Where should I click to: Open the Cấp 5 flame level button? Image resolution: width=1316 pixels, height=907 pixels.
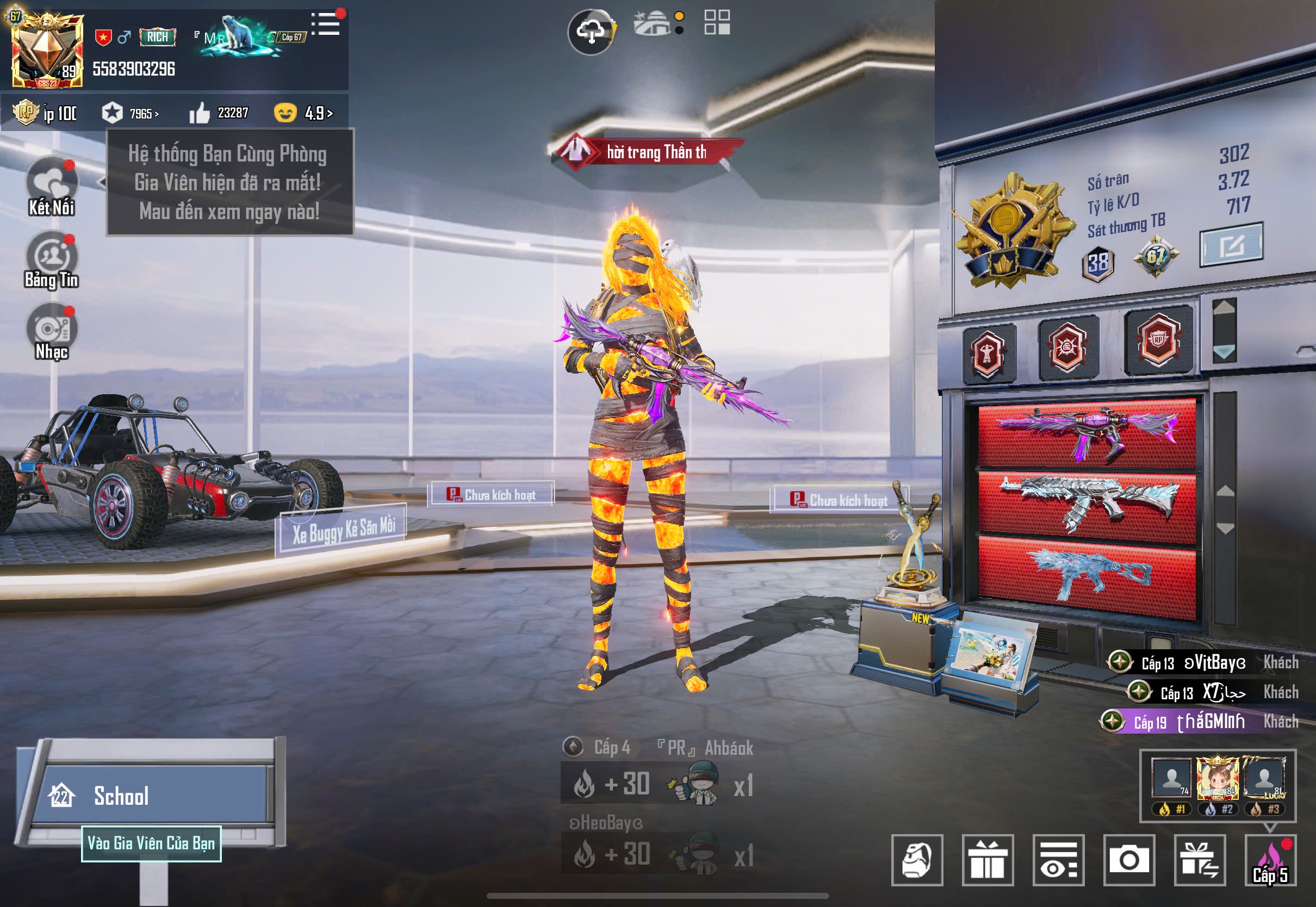tap(1270, 860)
